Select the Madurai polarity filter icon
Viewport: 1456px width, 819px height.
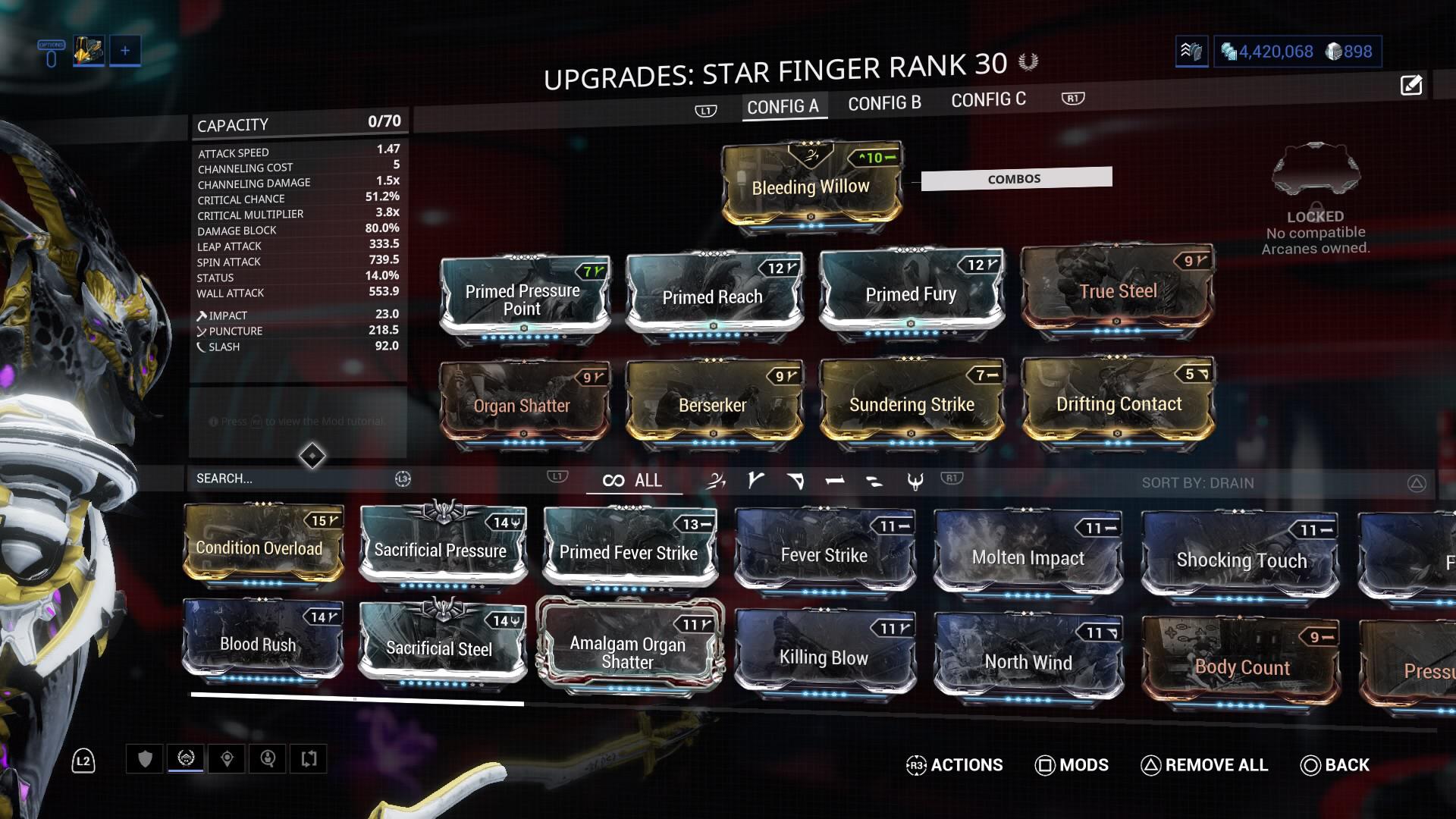pyautogui.click(x=758, y=481)
